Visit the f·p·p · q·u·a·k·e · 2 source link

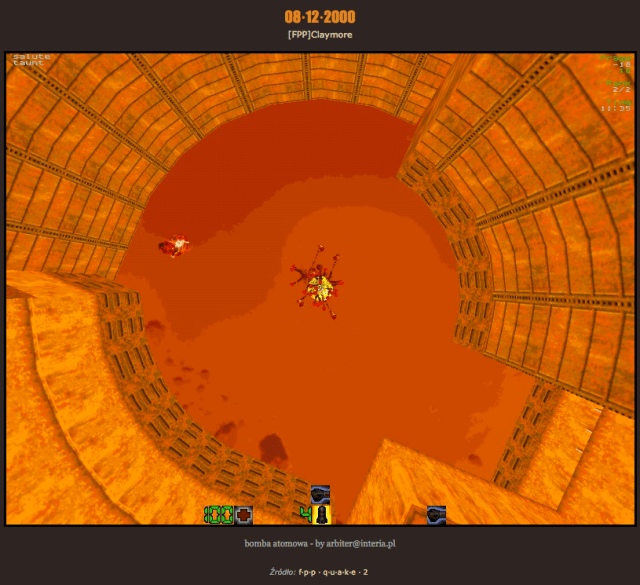333,572
